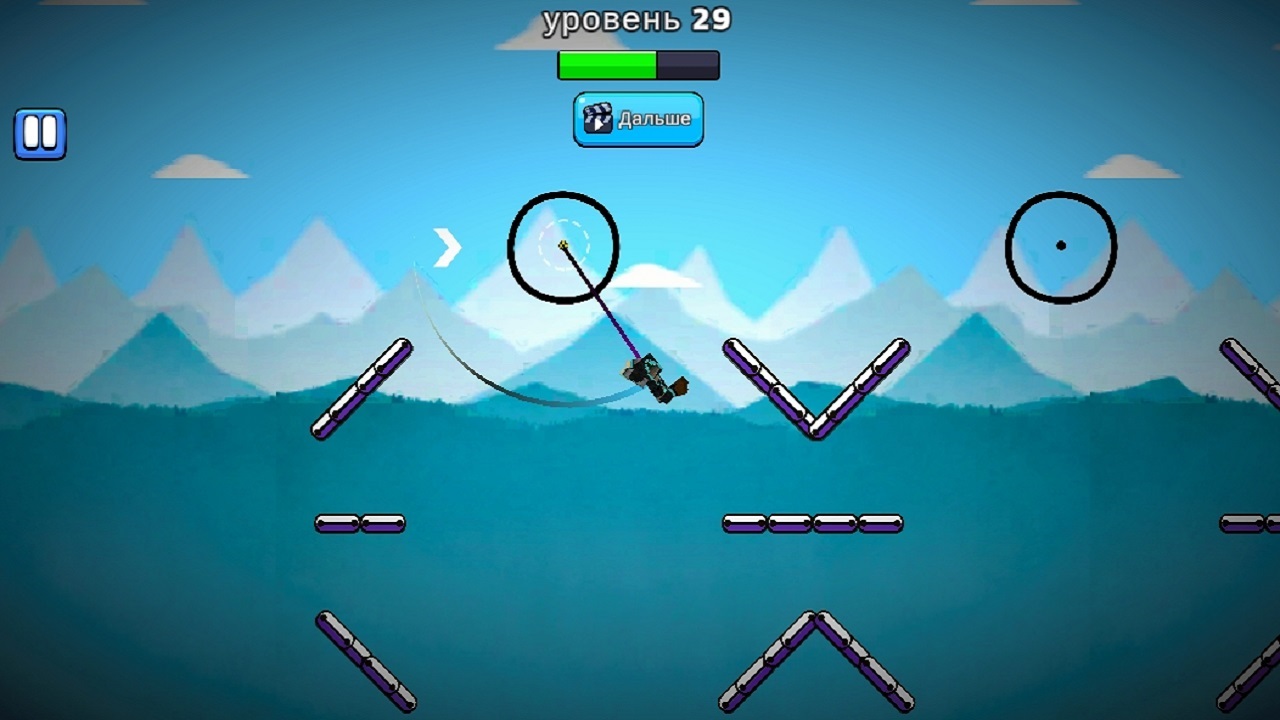Image resolution: width=1280 pixels, height=720 pixels.
Task: Tap the horizontal purple platform row center-bottom
Action: (x=812, y=523)
